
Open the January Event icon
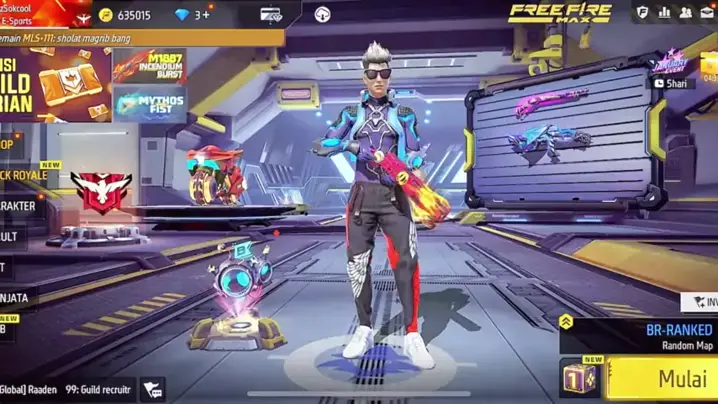[671, 62]
